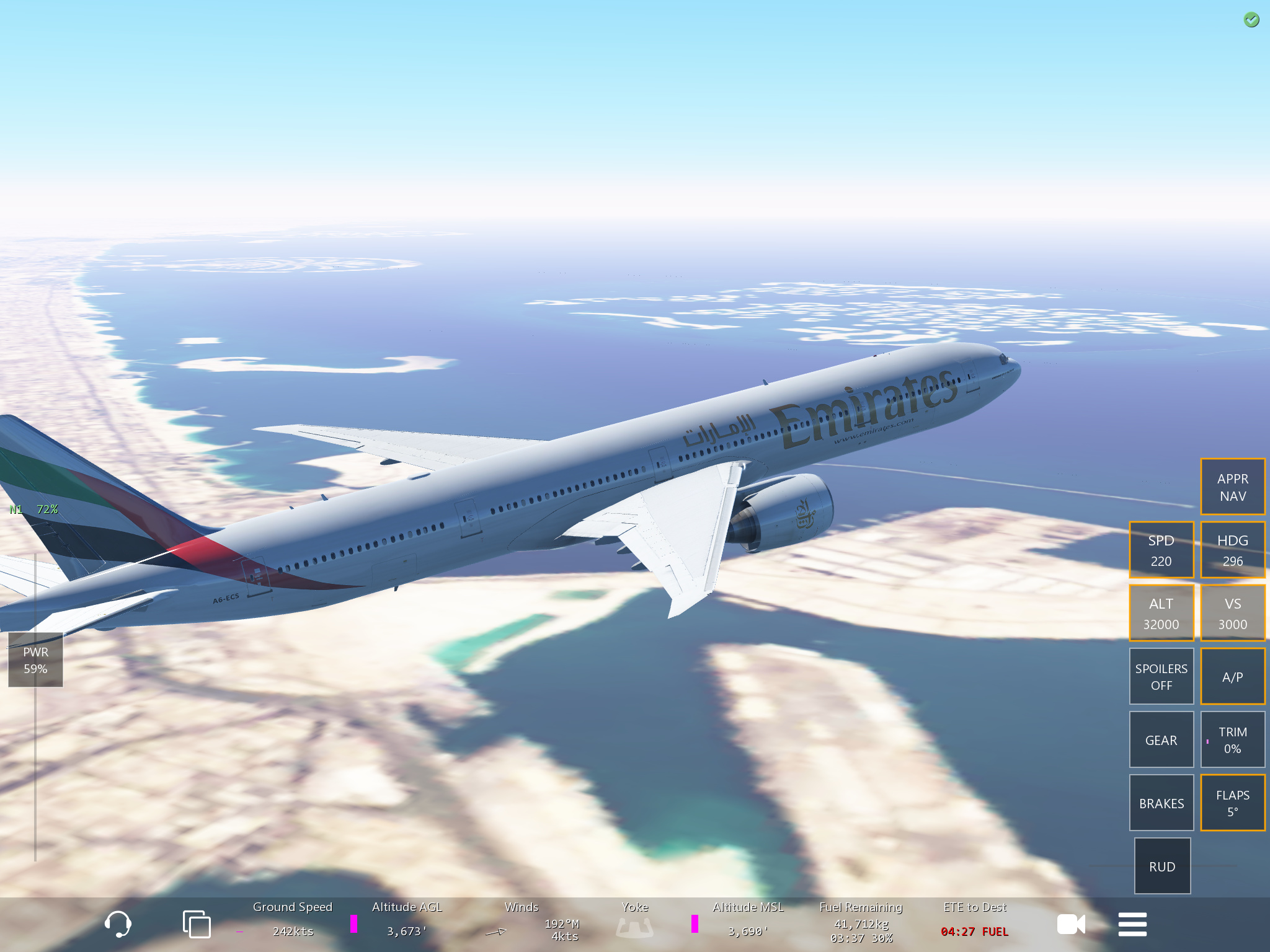
Task: Tap the RUD rudder control
Action: tap(1162, 866)
